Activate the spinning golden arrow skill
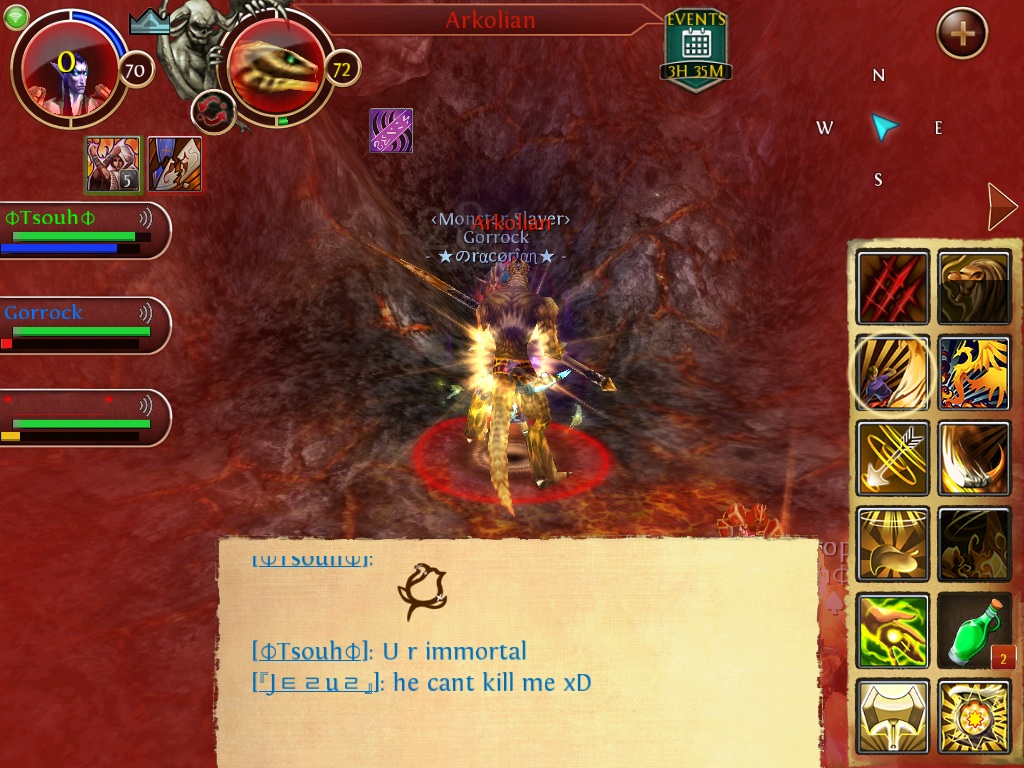Viewport: 1024px width, 768px height. point(892,458)
